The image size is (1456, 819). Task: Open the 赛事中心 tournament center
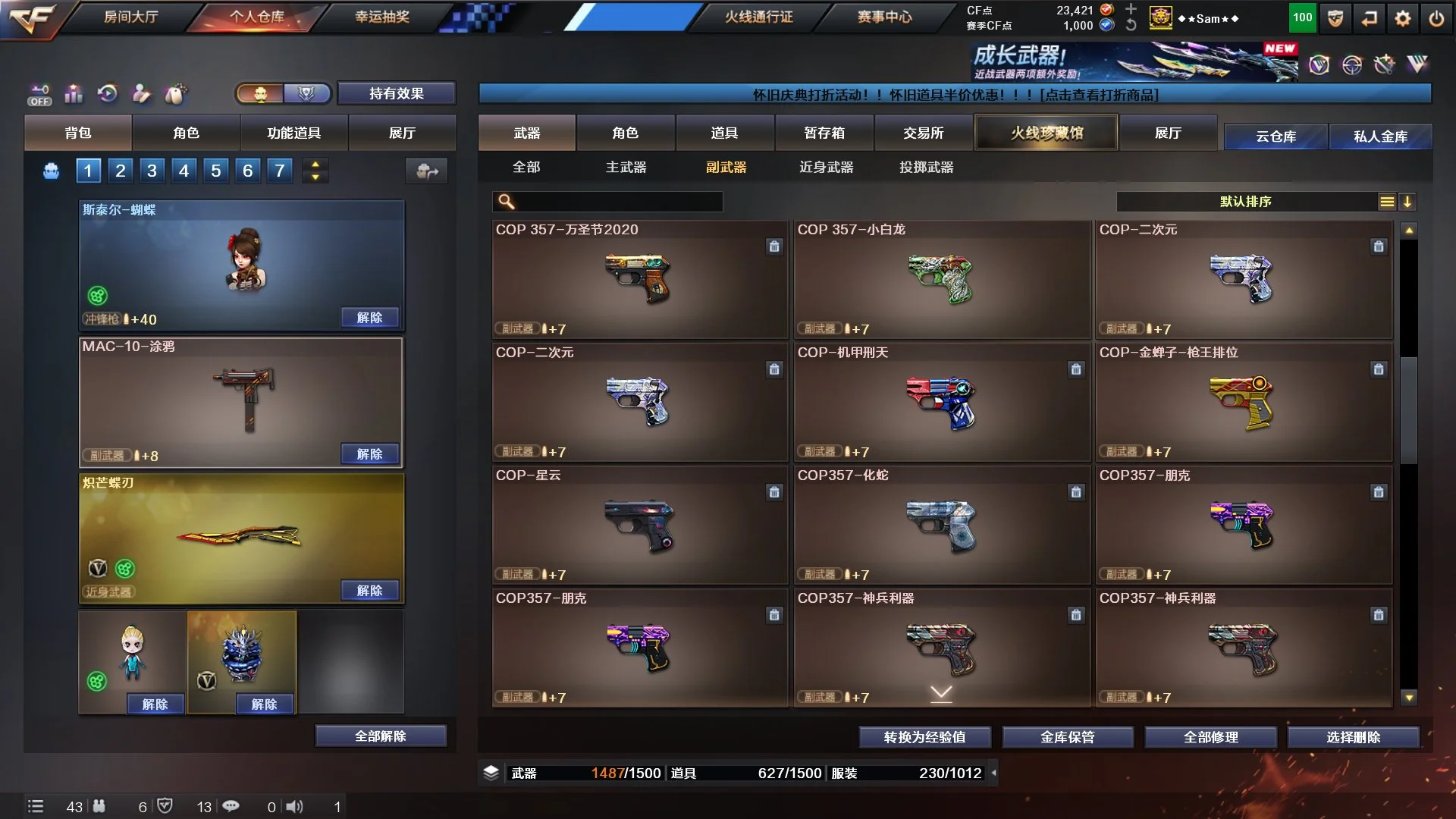(884, 17)
